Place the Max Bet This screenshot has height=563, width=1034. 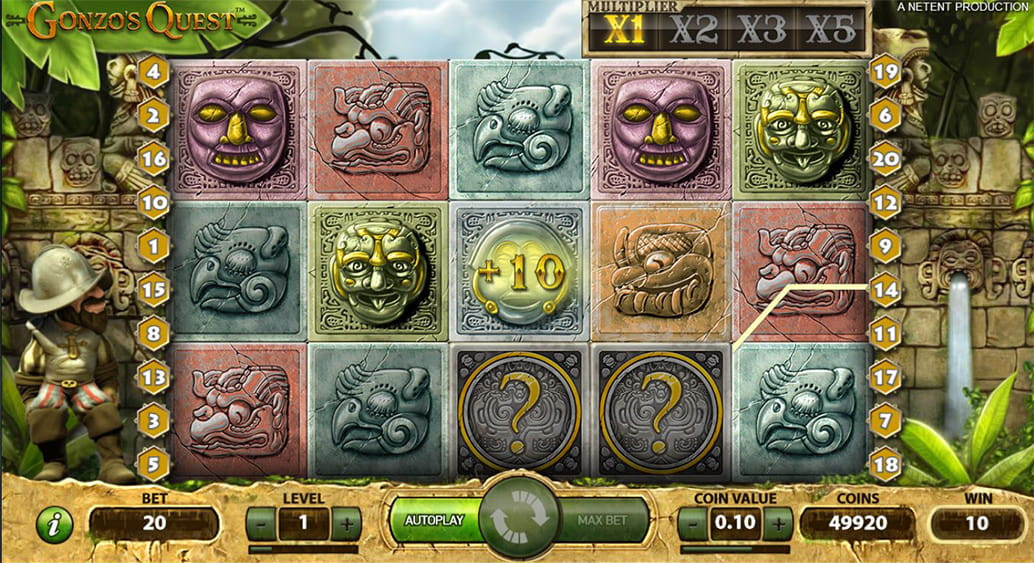click(601, 521)
